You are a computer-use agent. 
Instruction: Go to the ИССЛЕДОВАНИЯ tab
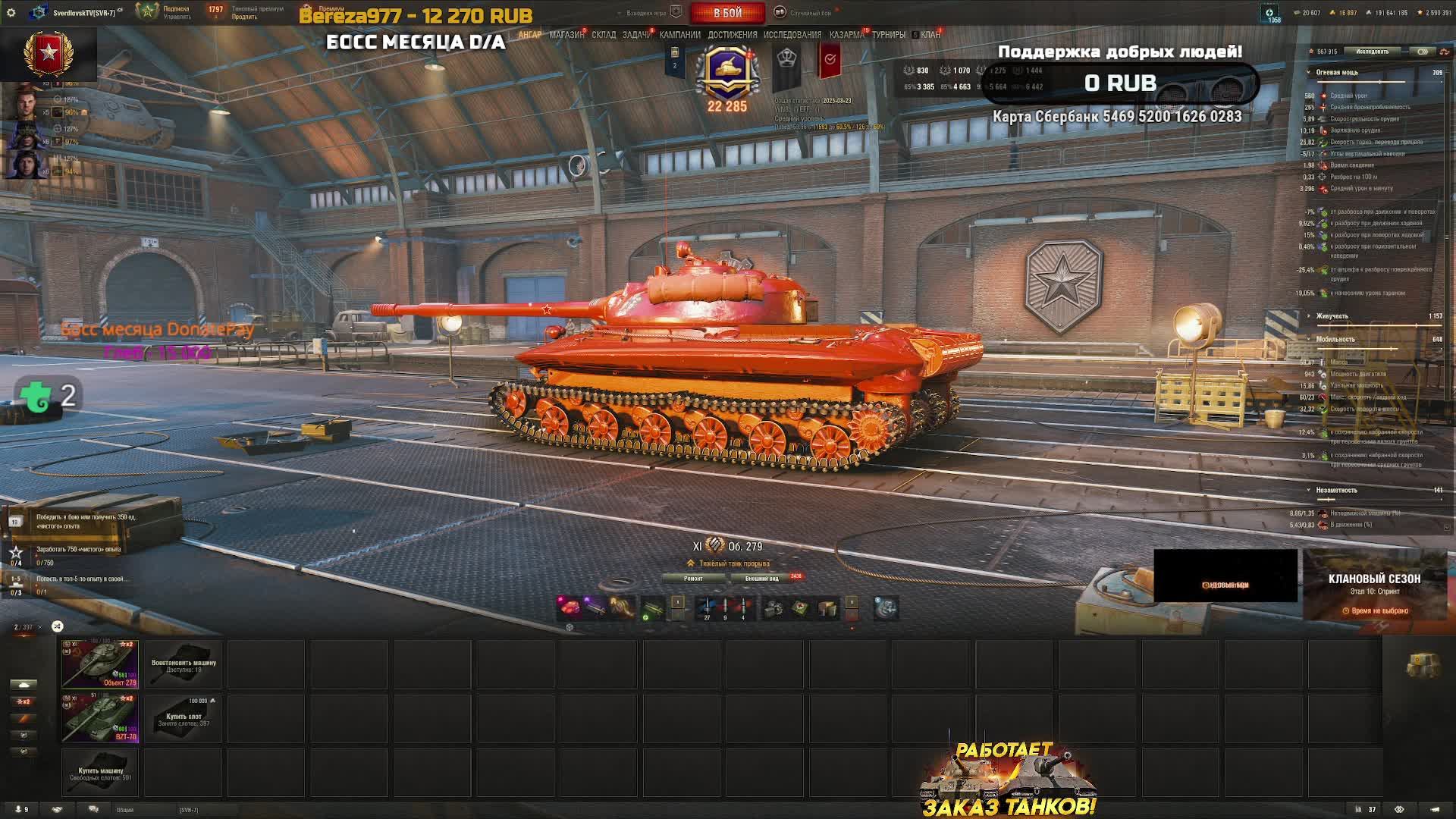tap(792, 35)
